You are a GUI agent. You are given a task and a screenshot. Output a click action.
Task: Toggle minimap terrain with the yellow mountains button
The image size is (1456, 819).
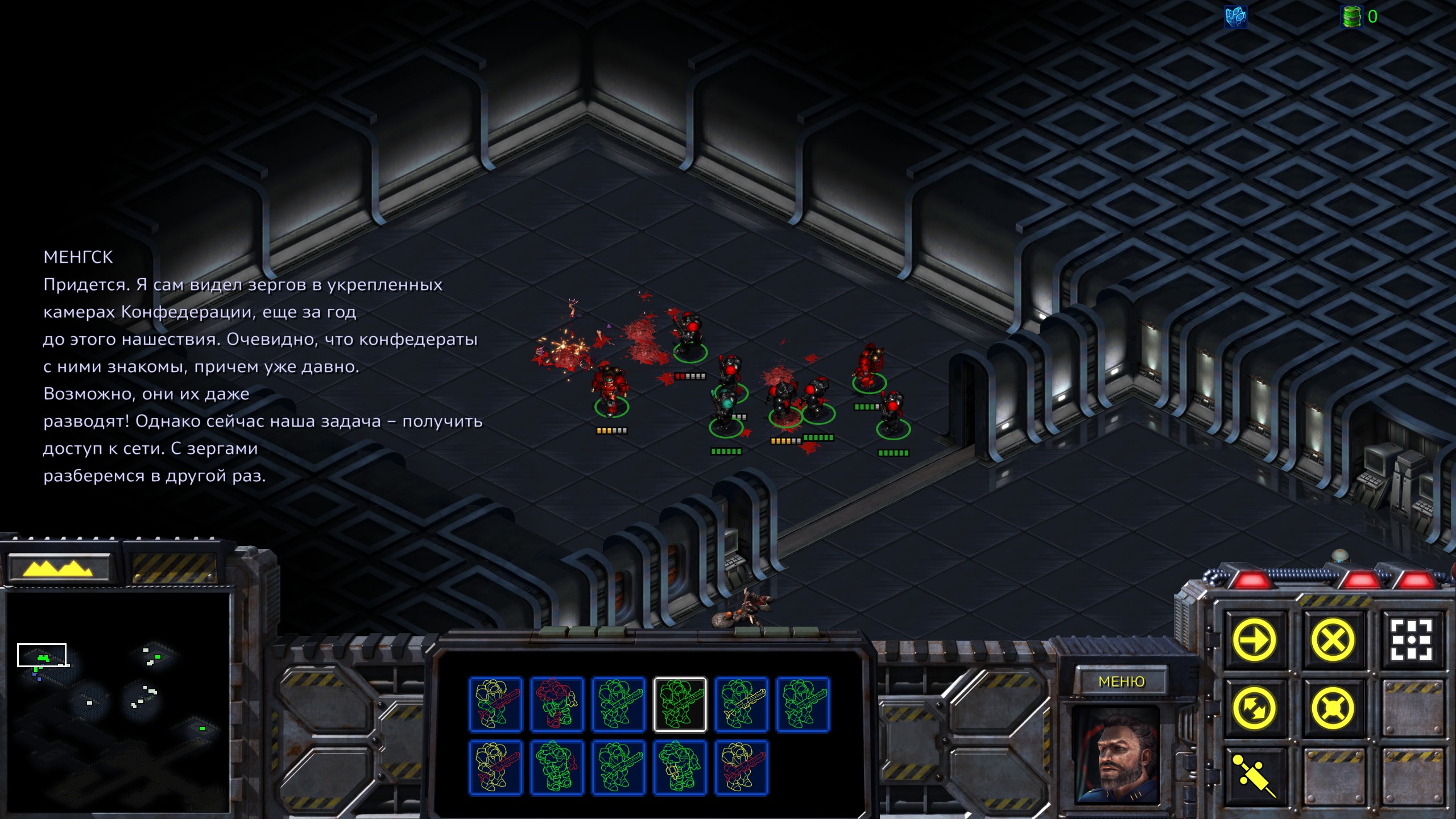pos(59,567)
